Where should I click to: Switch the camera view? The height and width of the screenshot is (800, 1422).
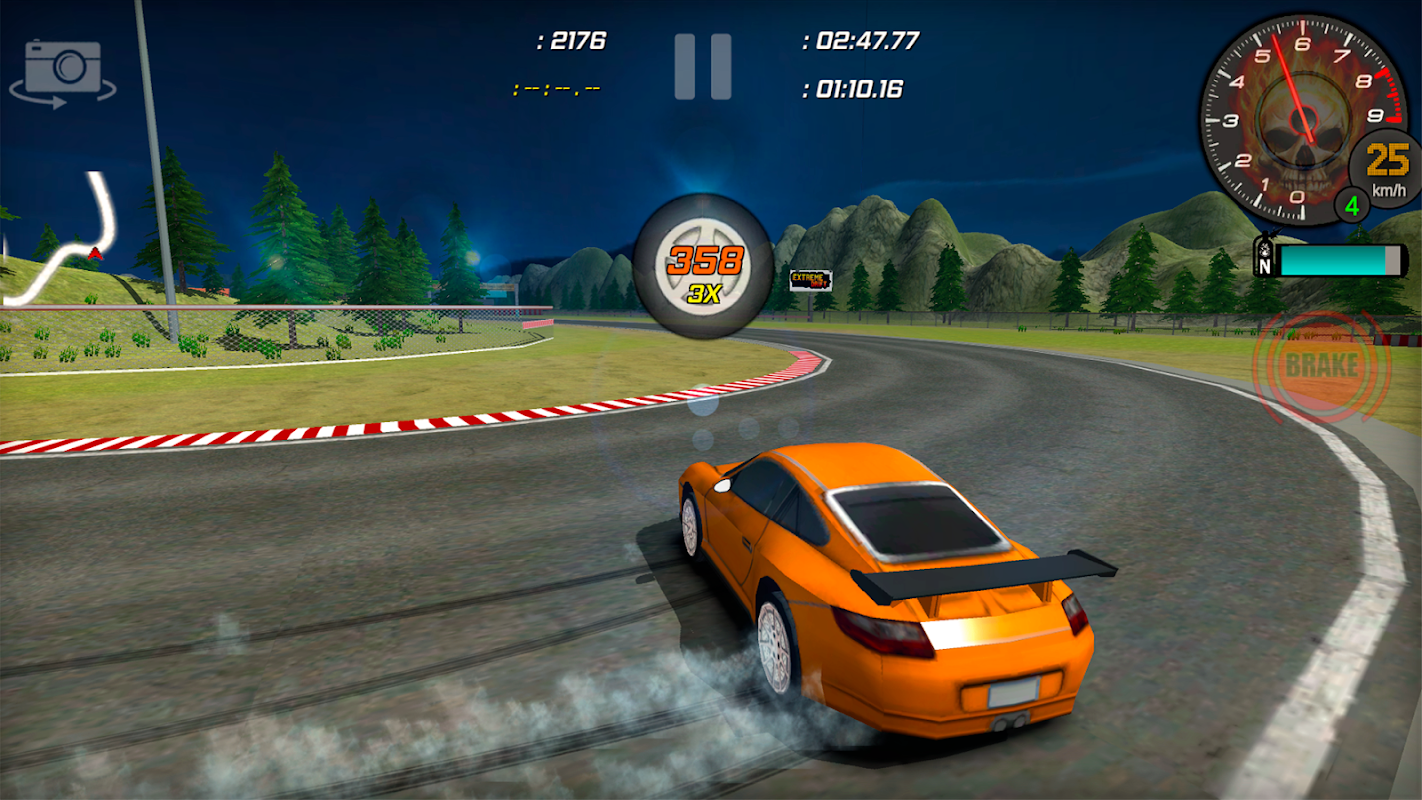[63, 70]
